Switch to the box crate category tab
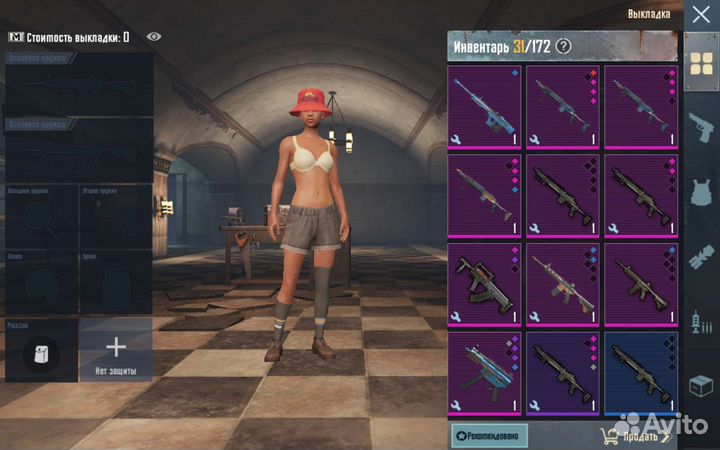Image resolution: width=720 pixels, height=450 pixels. coord(700,388)
